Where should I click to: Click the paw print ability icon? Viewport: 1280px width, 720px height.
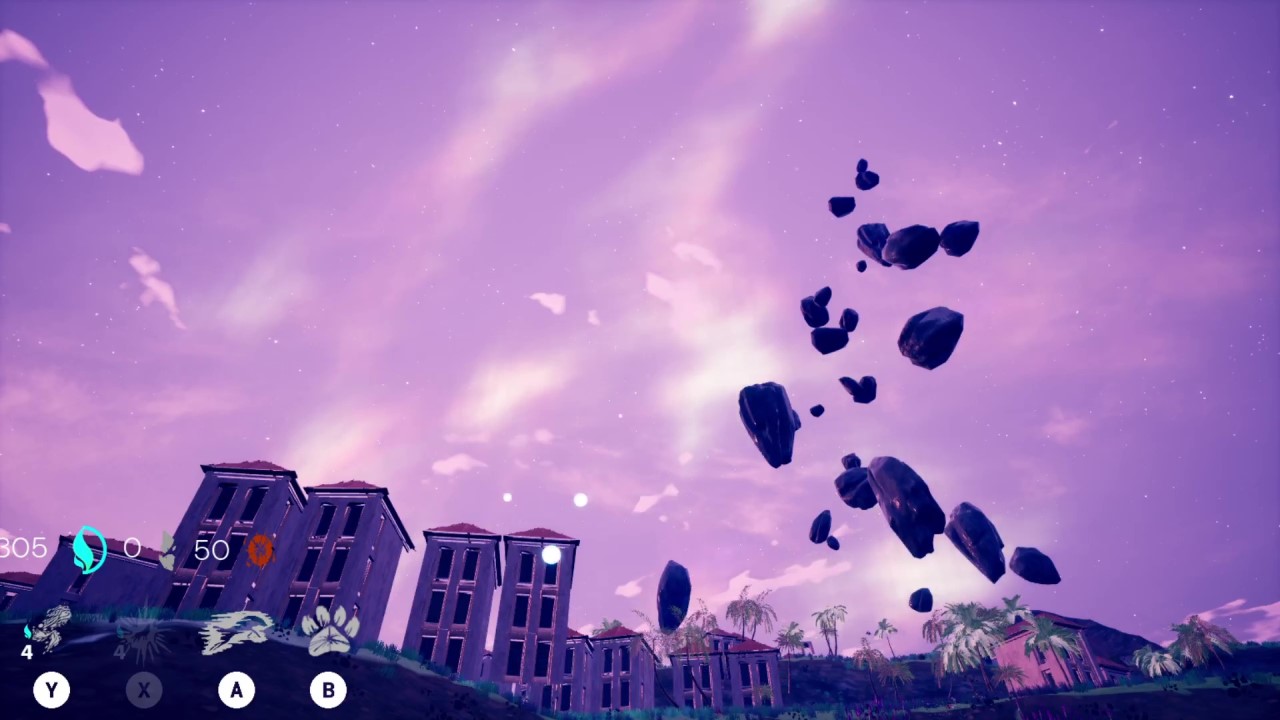point(330,630)
